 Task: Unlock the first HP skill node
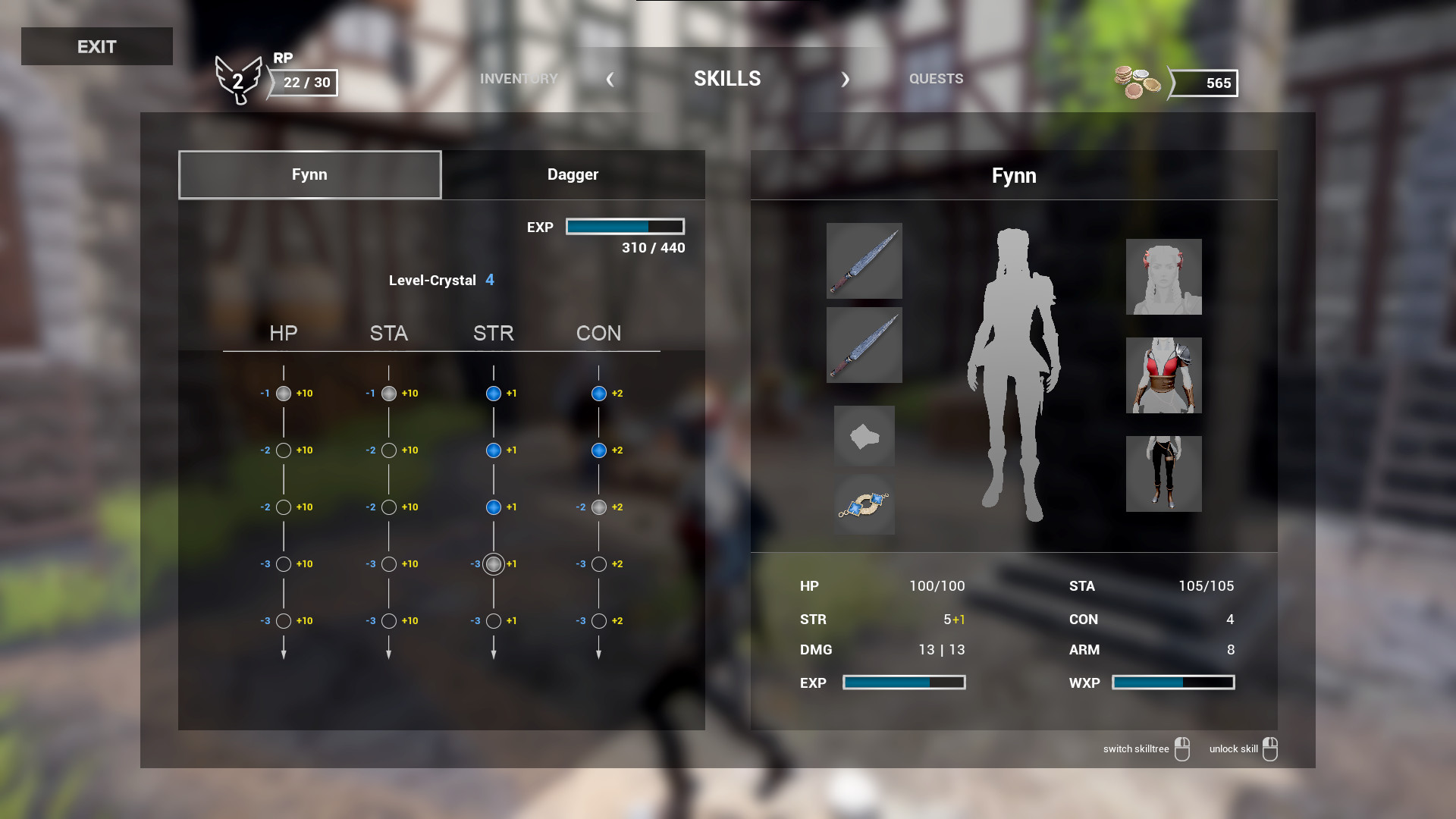click(284, 393)
